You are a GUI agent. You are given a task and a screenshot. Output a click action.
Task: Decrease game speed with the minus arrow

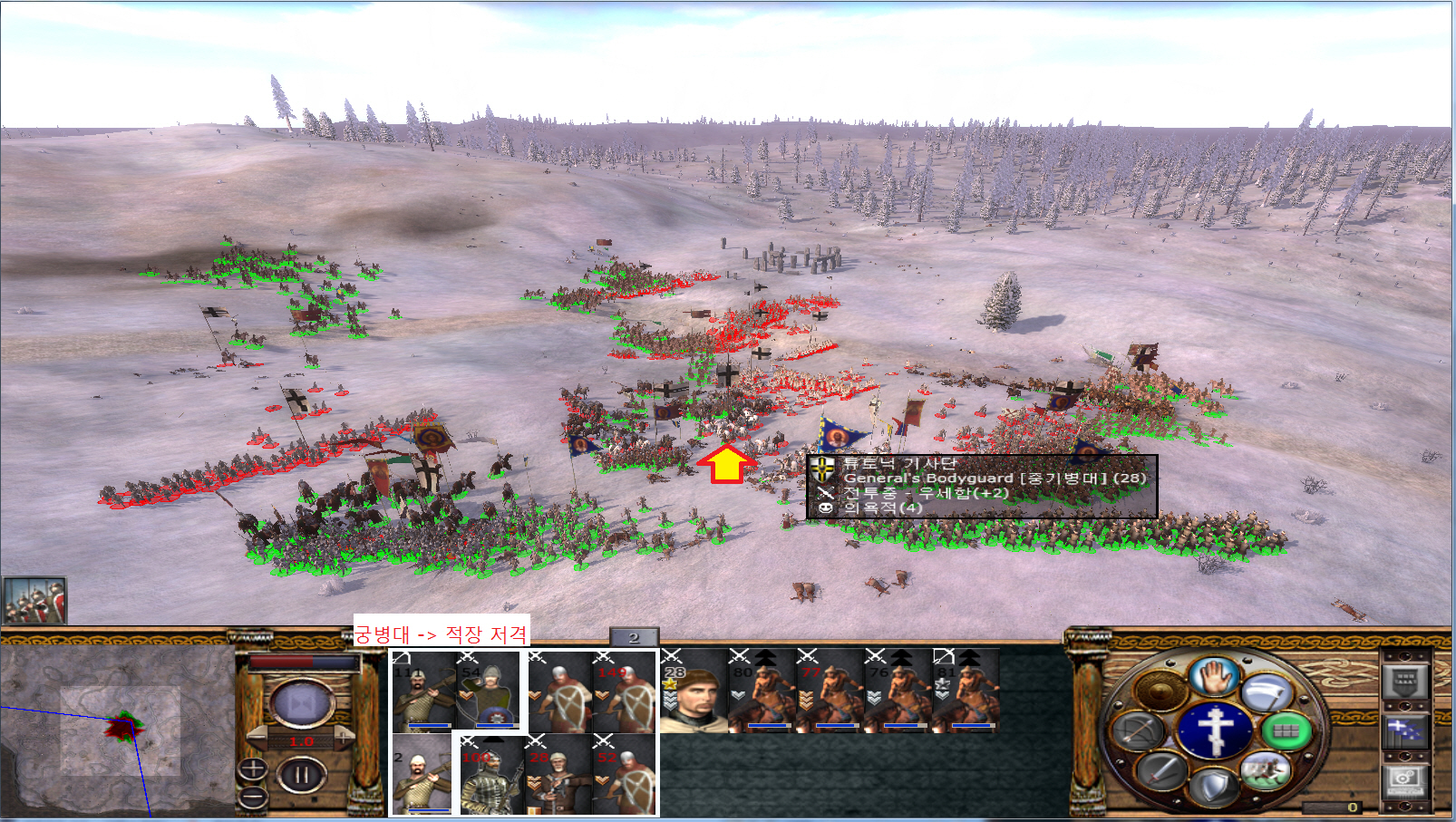[257, 739]
